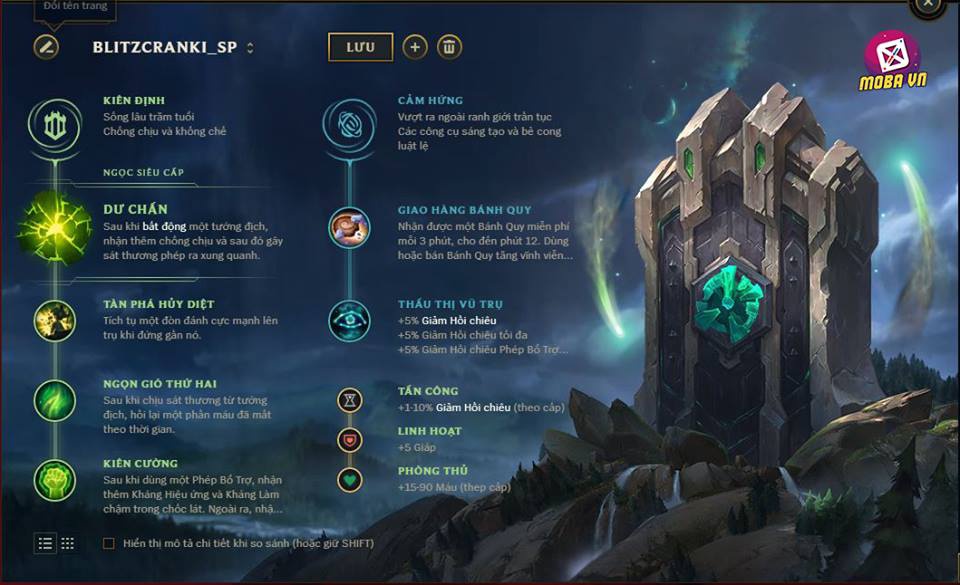
Task: Save the rune page with the LƯU button
Action: click(x=360, y=47)
